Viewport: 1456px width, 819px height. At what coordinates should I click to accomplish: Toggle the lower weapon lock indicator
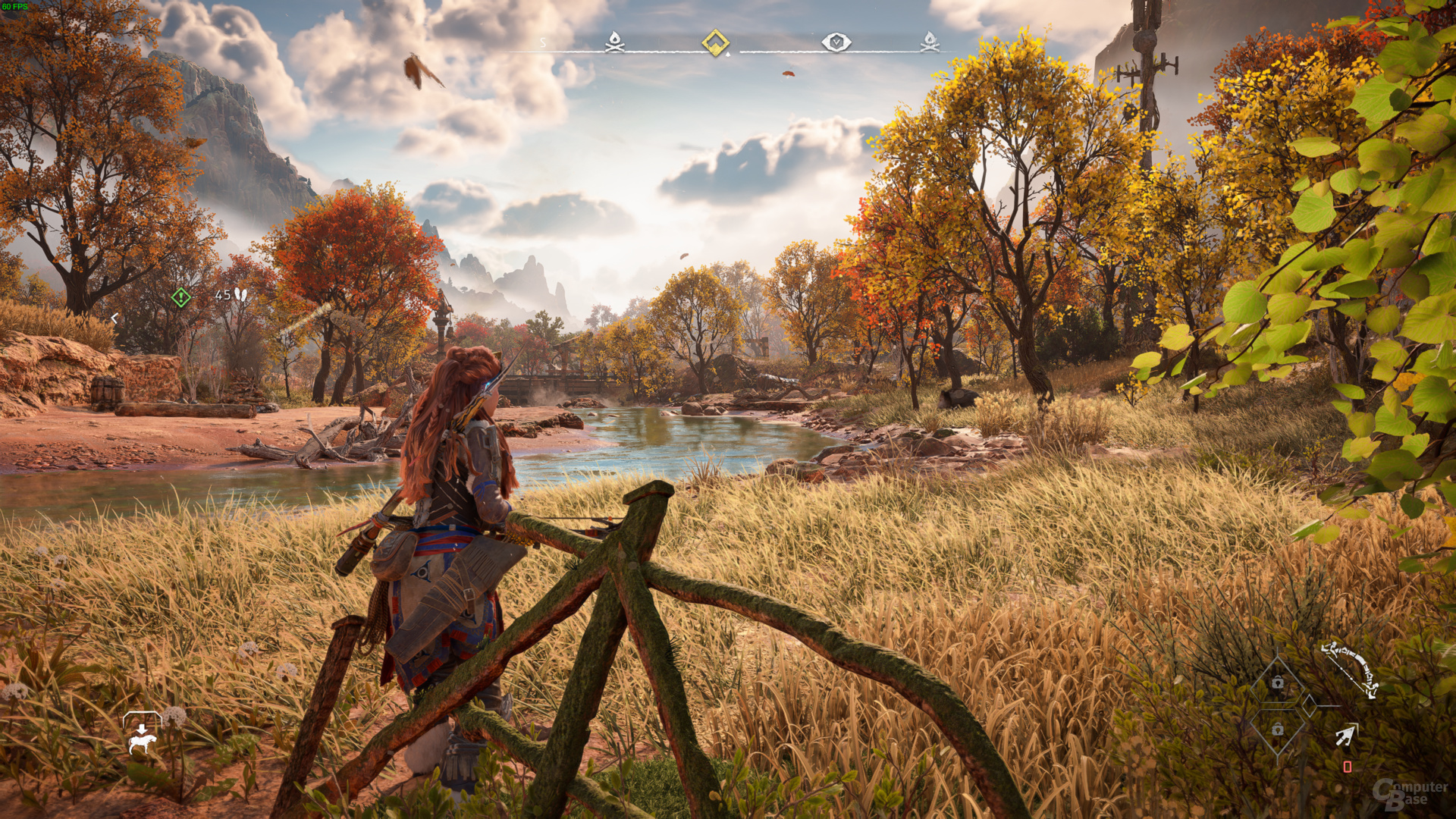coord(1277,730)
